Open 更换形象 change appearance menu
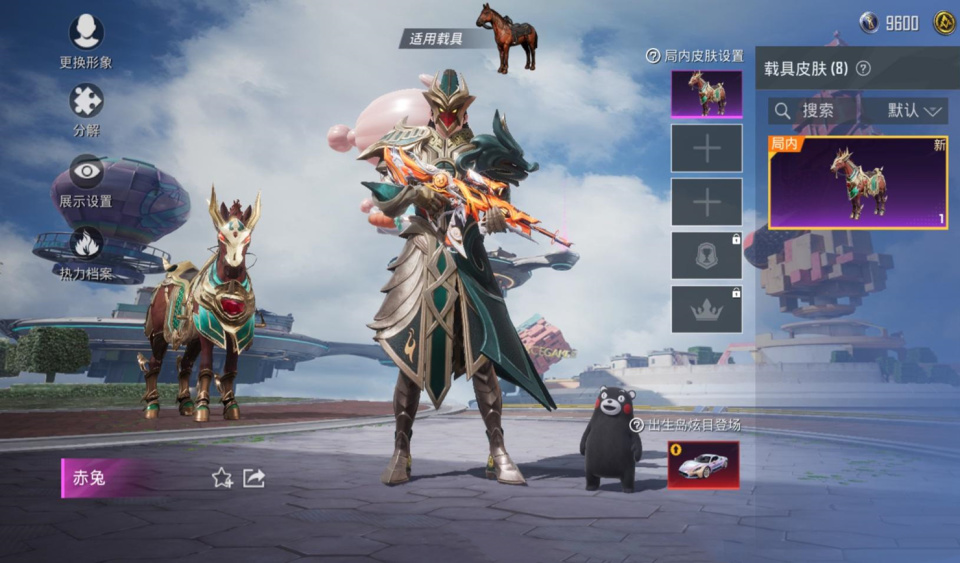This screenshot has height=563, width=960. tap(86, 33)
